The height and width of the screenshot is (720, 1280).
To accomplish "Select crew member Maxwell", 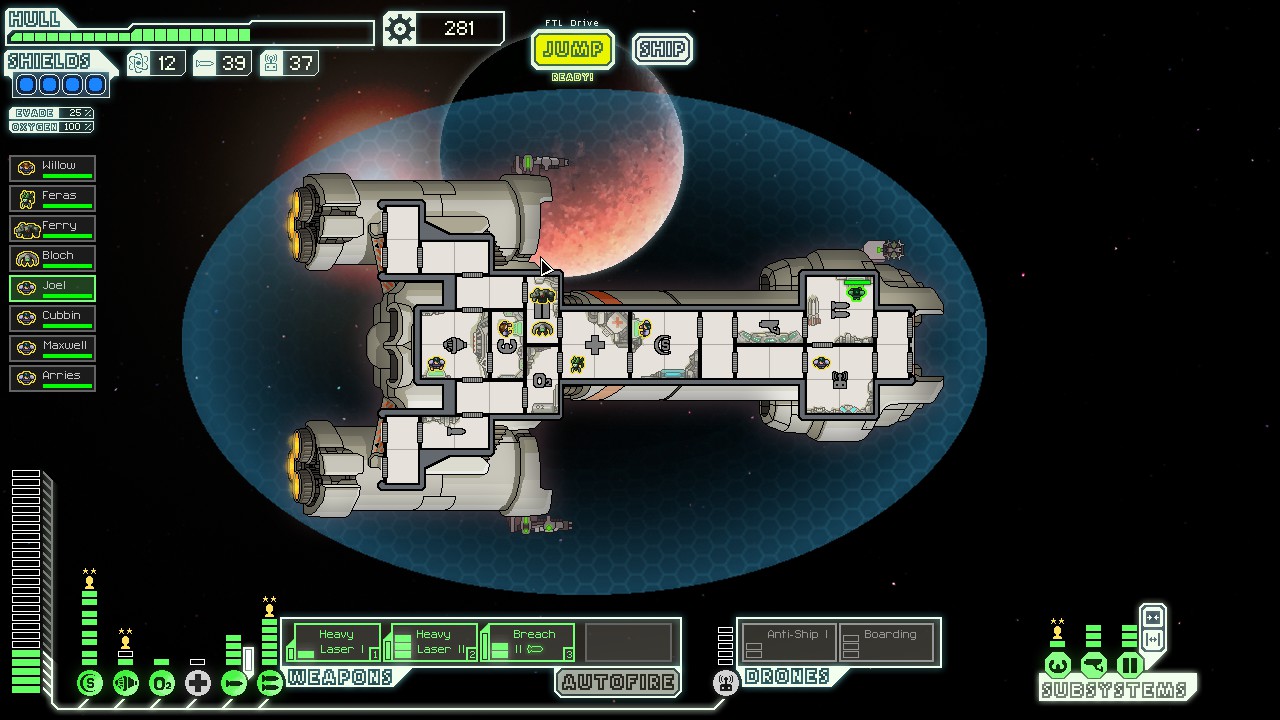I will [53, 347].
